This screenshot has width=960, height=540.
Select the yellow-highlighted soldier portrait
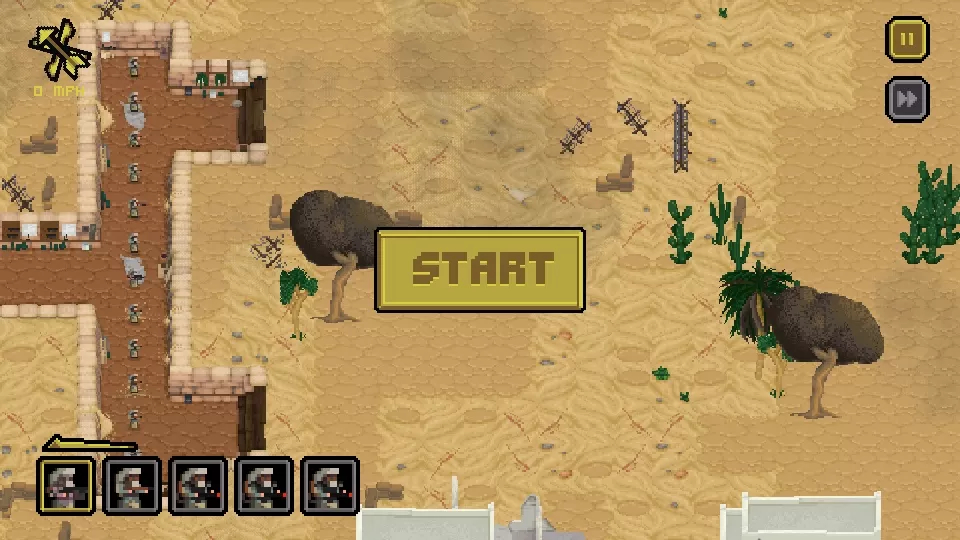point(67,487)
